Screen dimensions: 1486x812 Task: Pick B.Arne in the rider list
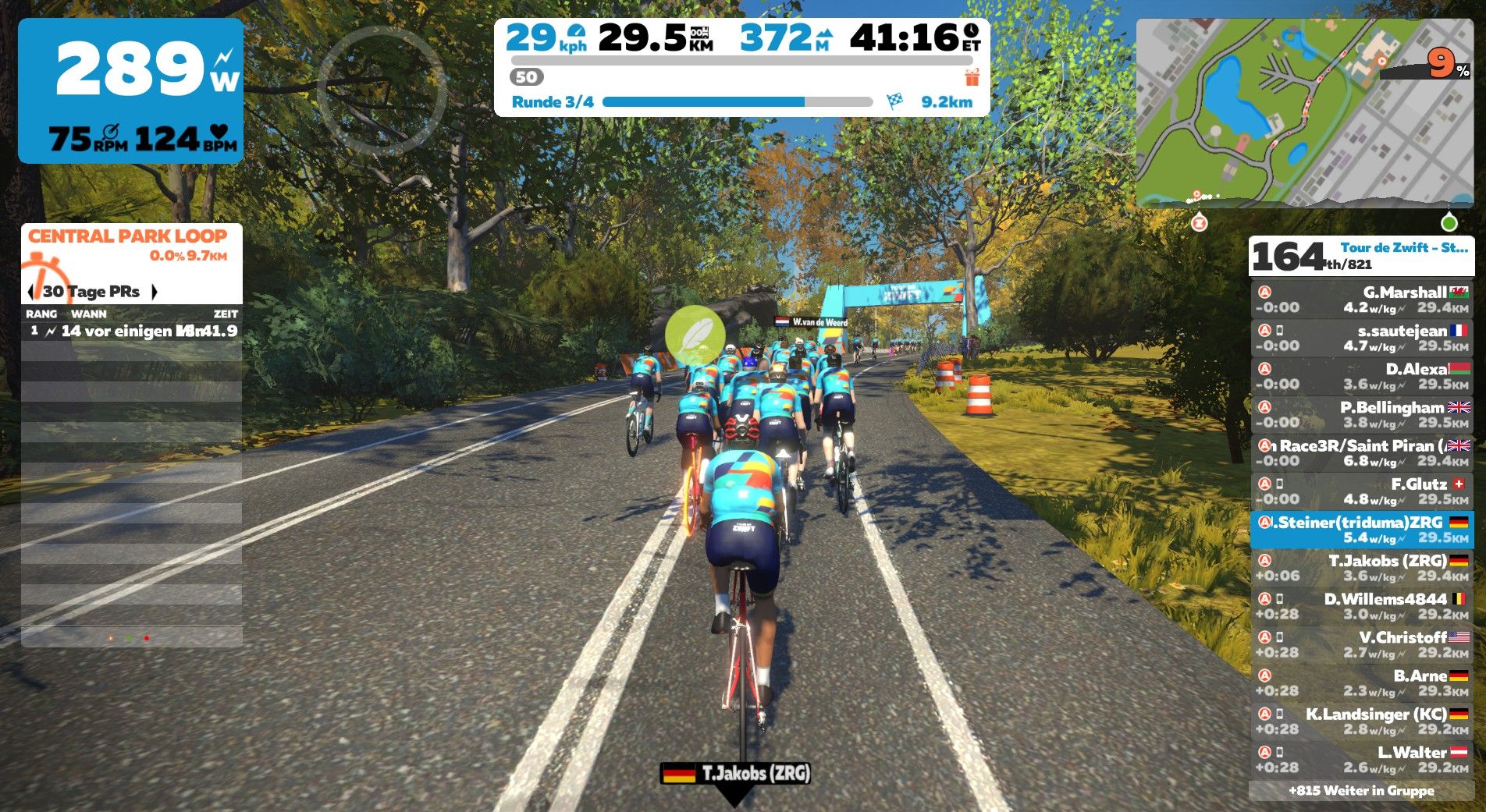pyautogui.click(x=1361, y=683)
